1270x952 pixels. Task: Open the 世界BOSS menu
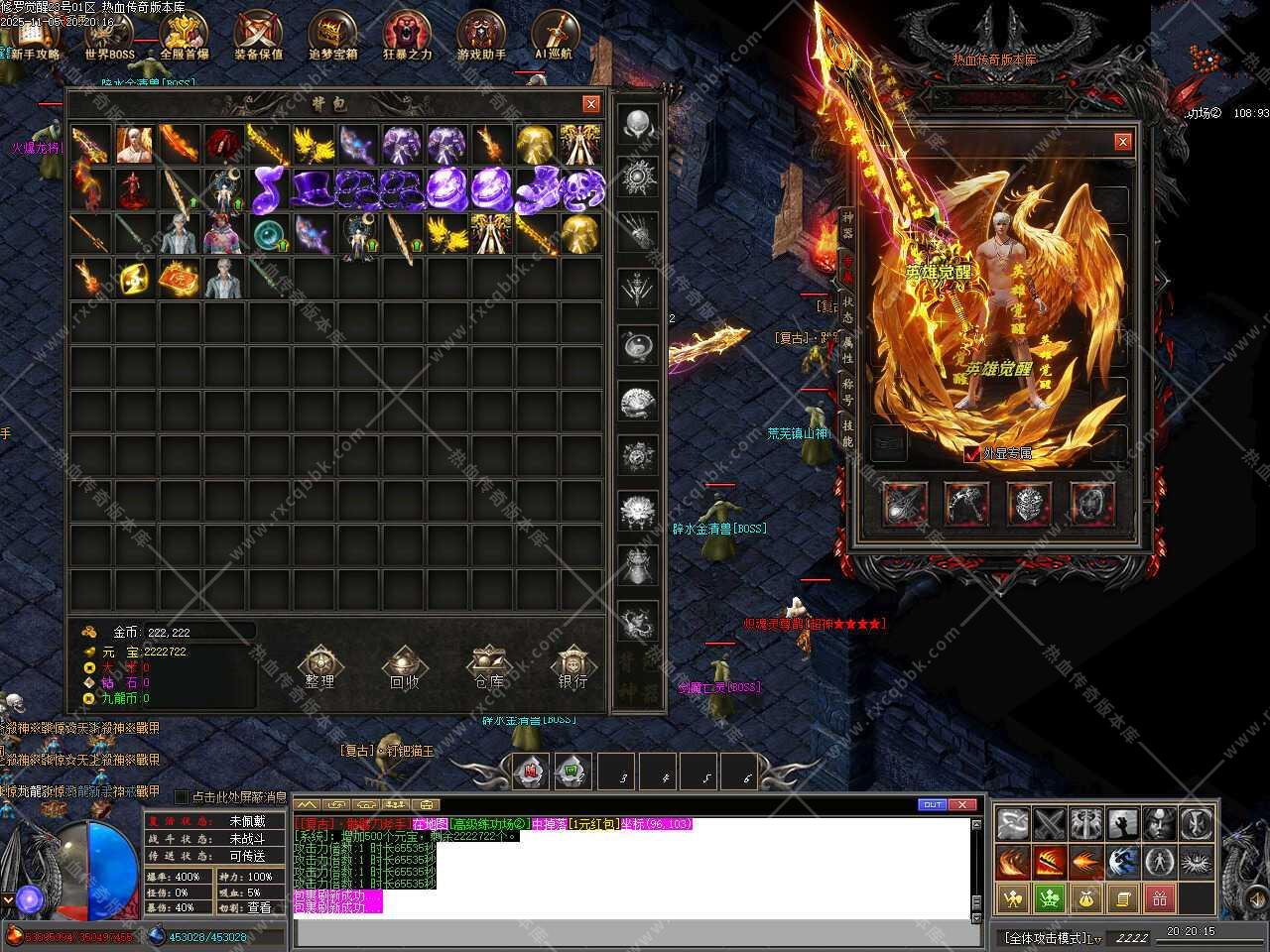pos(109,35)
